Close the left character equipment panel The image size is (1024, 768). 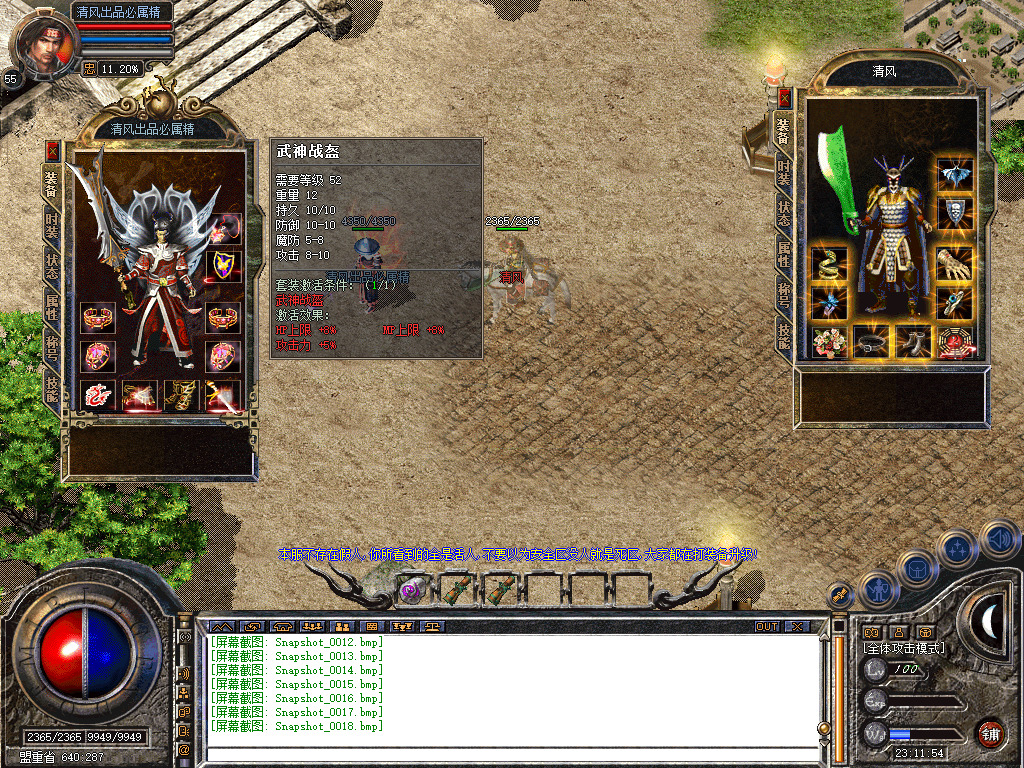click(x=53, y=151)
